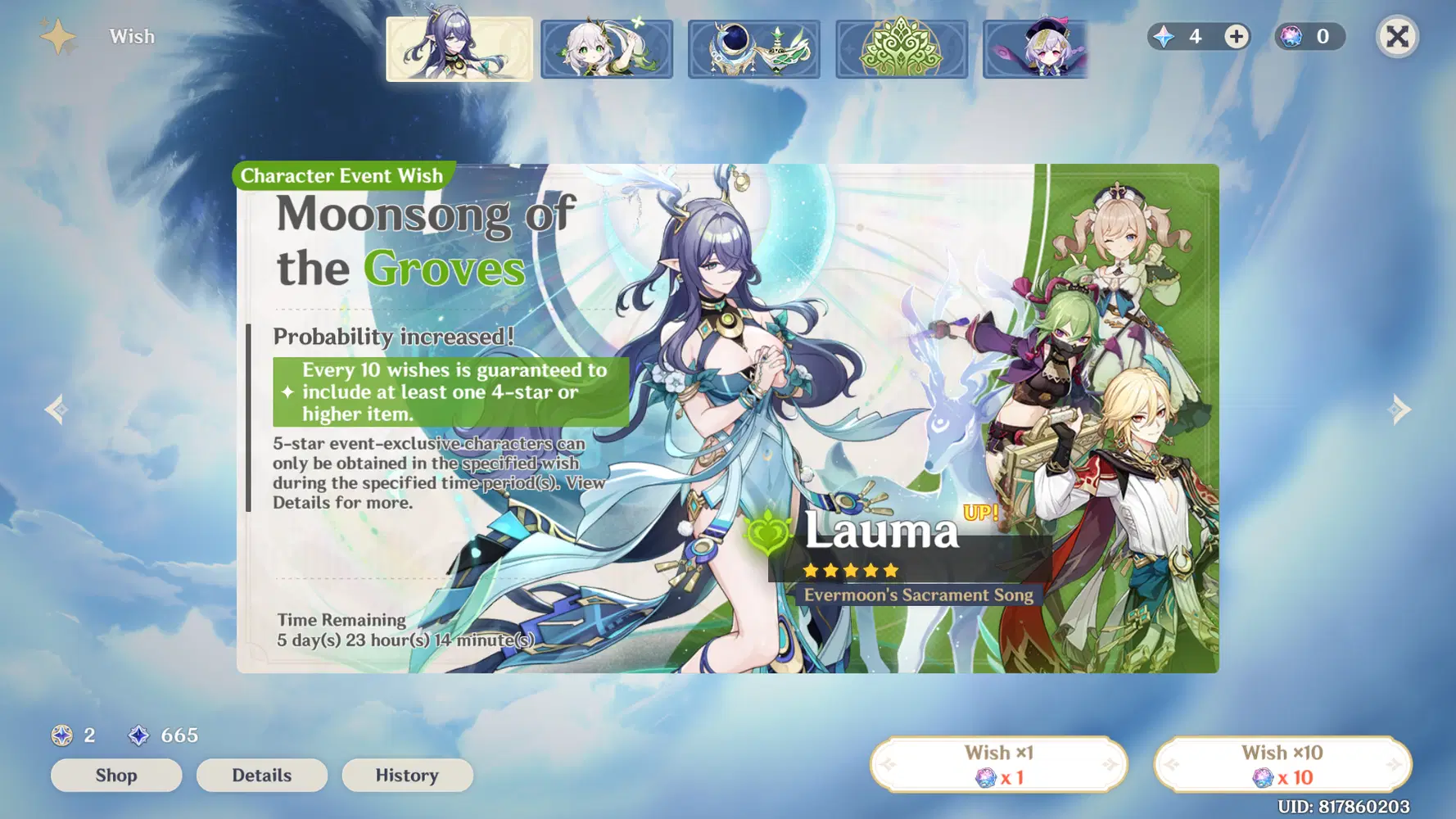The image size is (1456, 819).
Task: Click the Intertwined Fate counter showing 0
Action: [1309, 36]
